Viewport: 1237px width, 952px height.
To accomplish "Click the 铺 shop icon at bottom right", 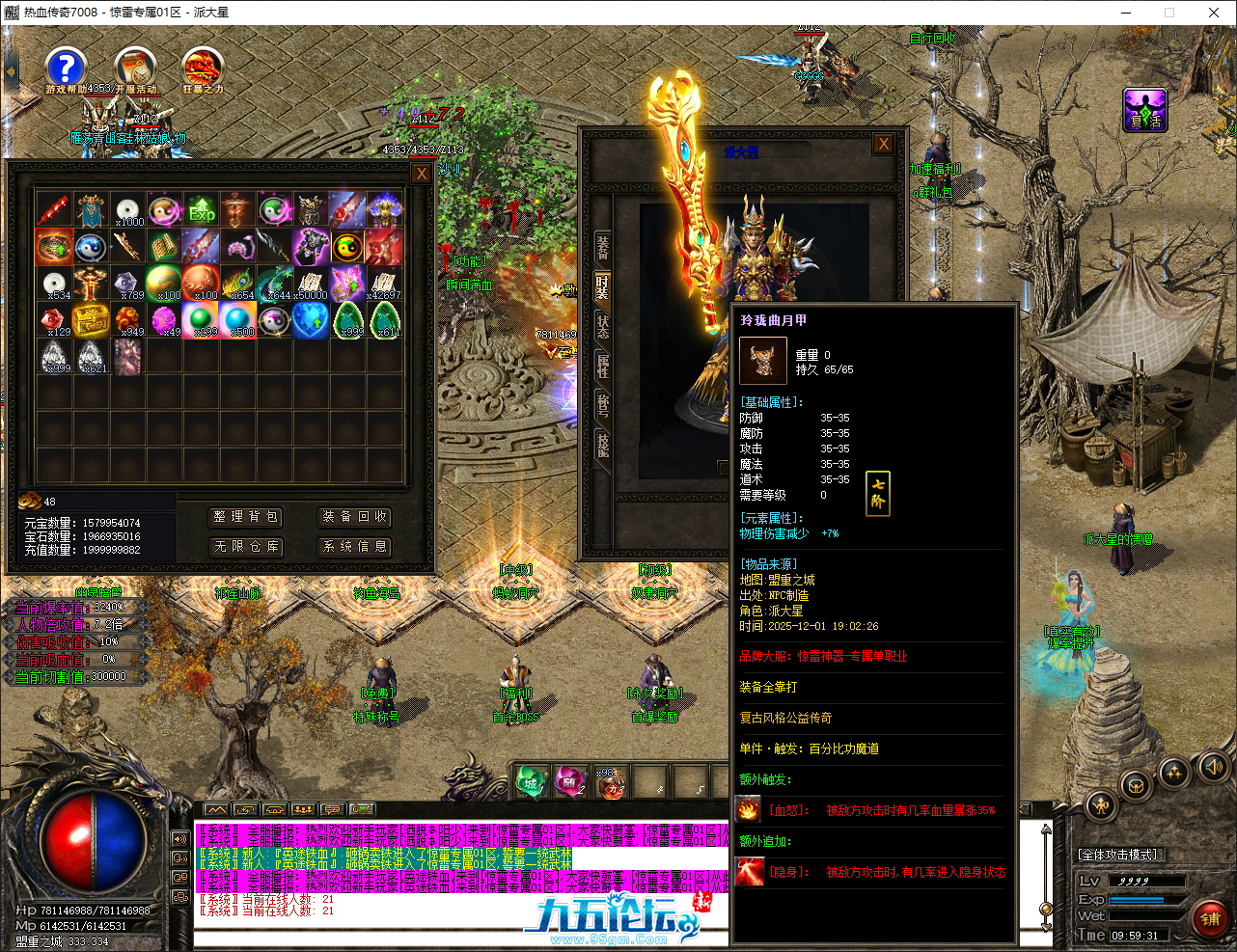I will (x=1212, y=918).
